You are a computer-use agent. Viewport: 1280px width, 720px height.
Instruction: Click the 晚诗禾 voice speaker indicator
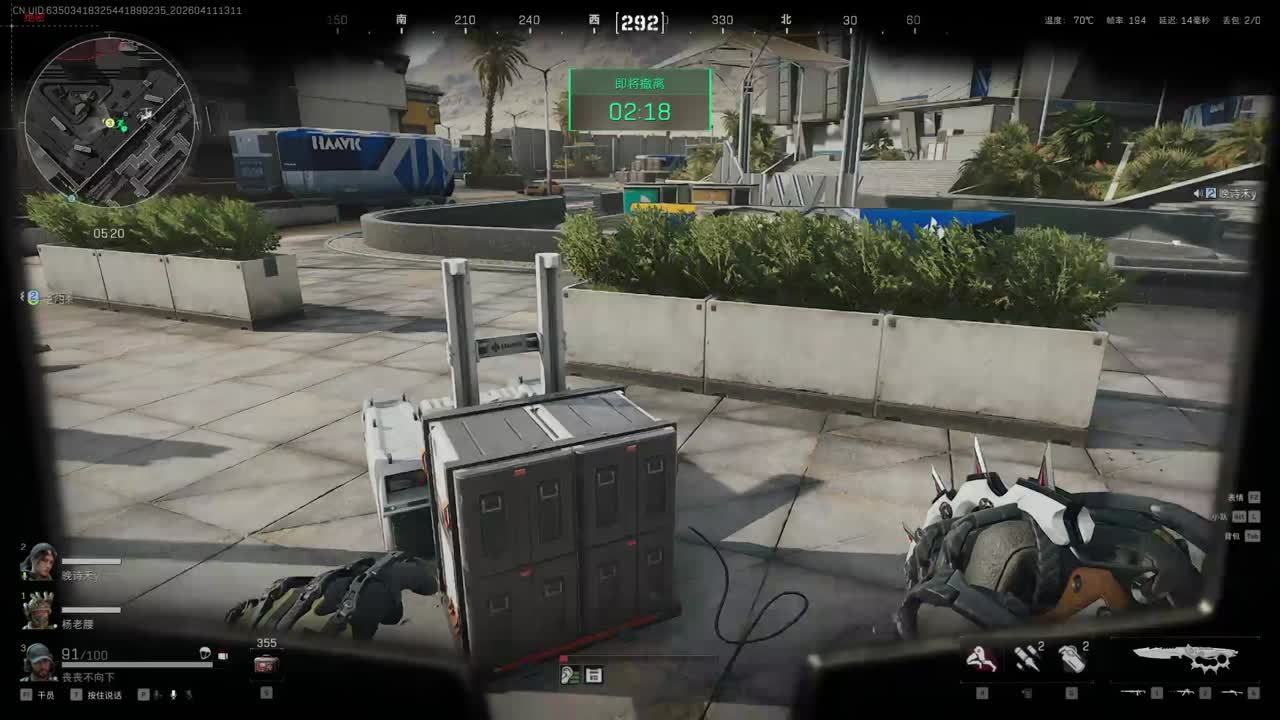(1198, 193)
